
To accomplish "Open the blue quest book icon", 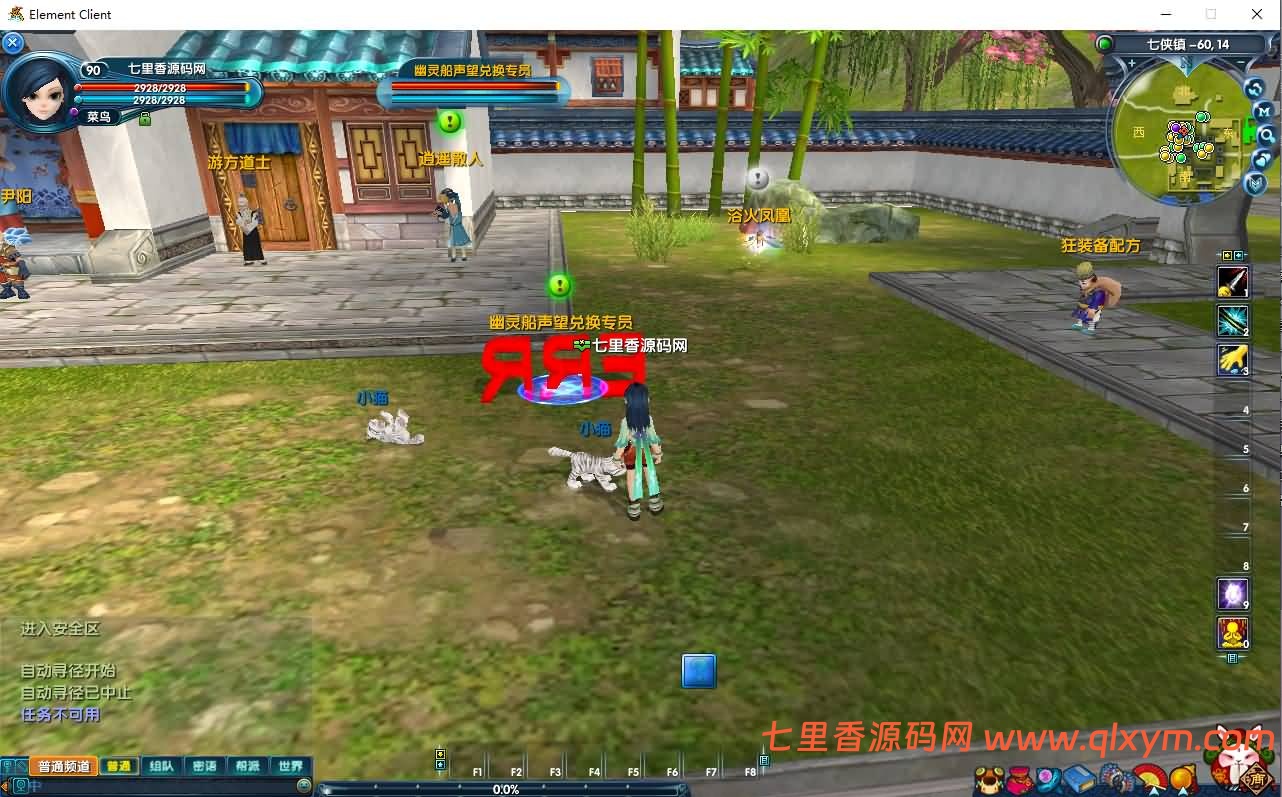I will coord(1078,778).
